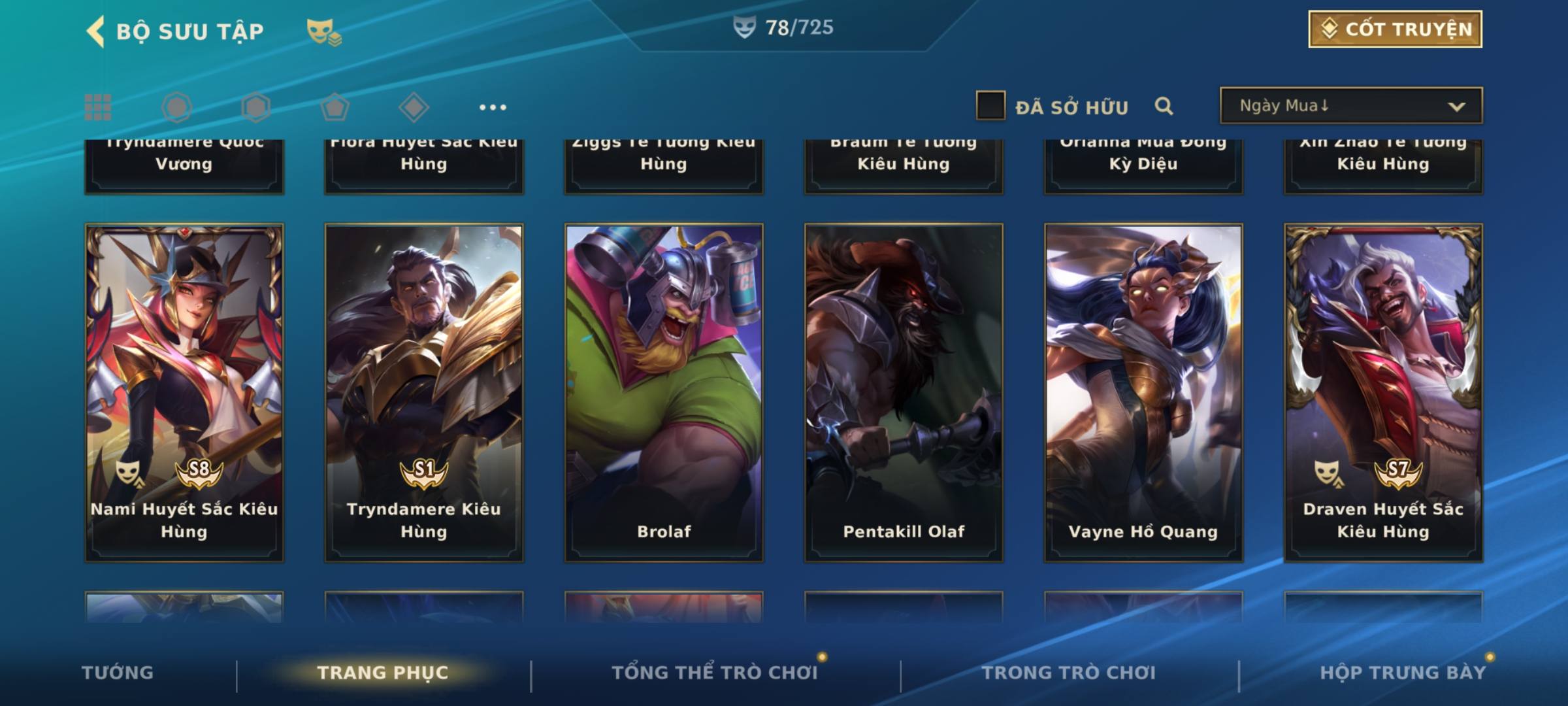Switch to the Tướng tab
This screenshot has height=706, width=1568.
118,673
